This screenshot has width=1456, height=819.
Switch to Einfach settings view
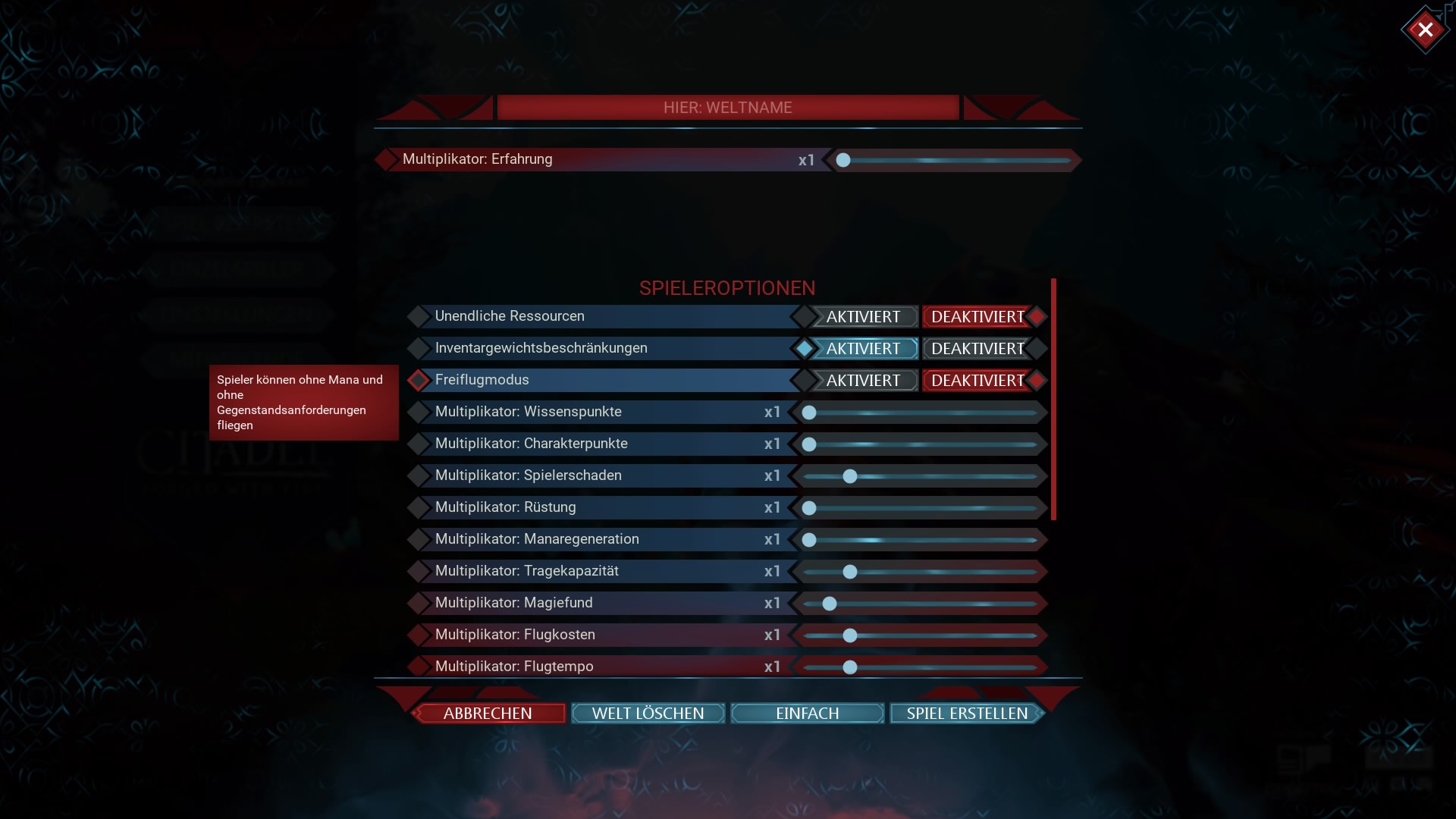807,714
